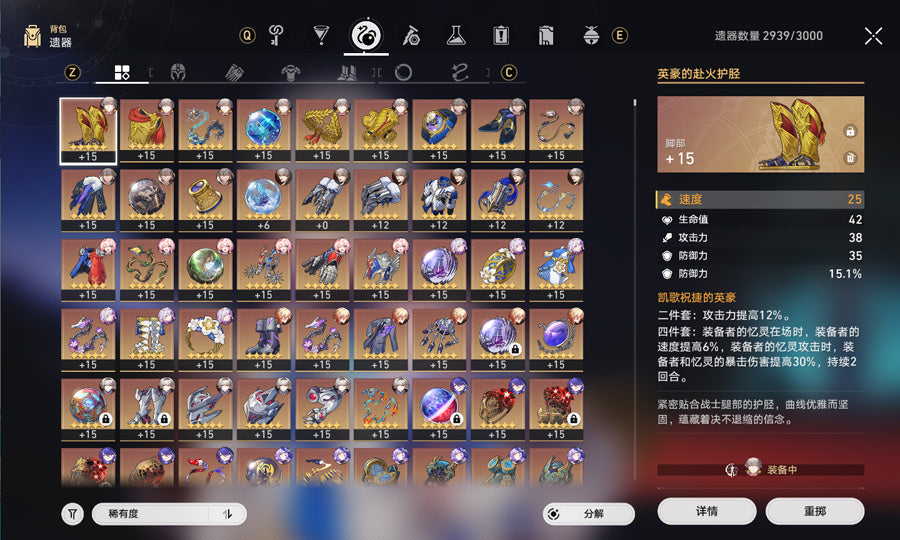Open the 详情 details for this relic
Screen dimensions: 900x540
[x=706, y=511]
